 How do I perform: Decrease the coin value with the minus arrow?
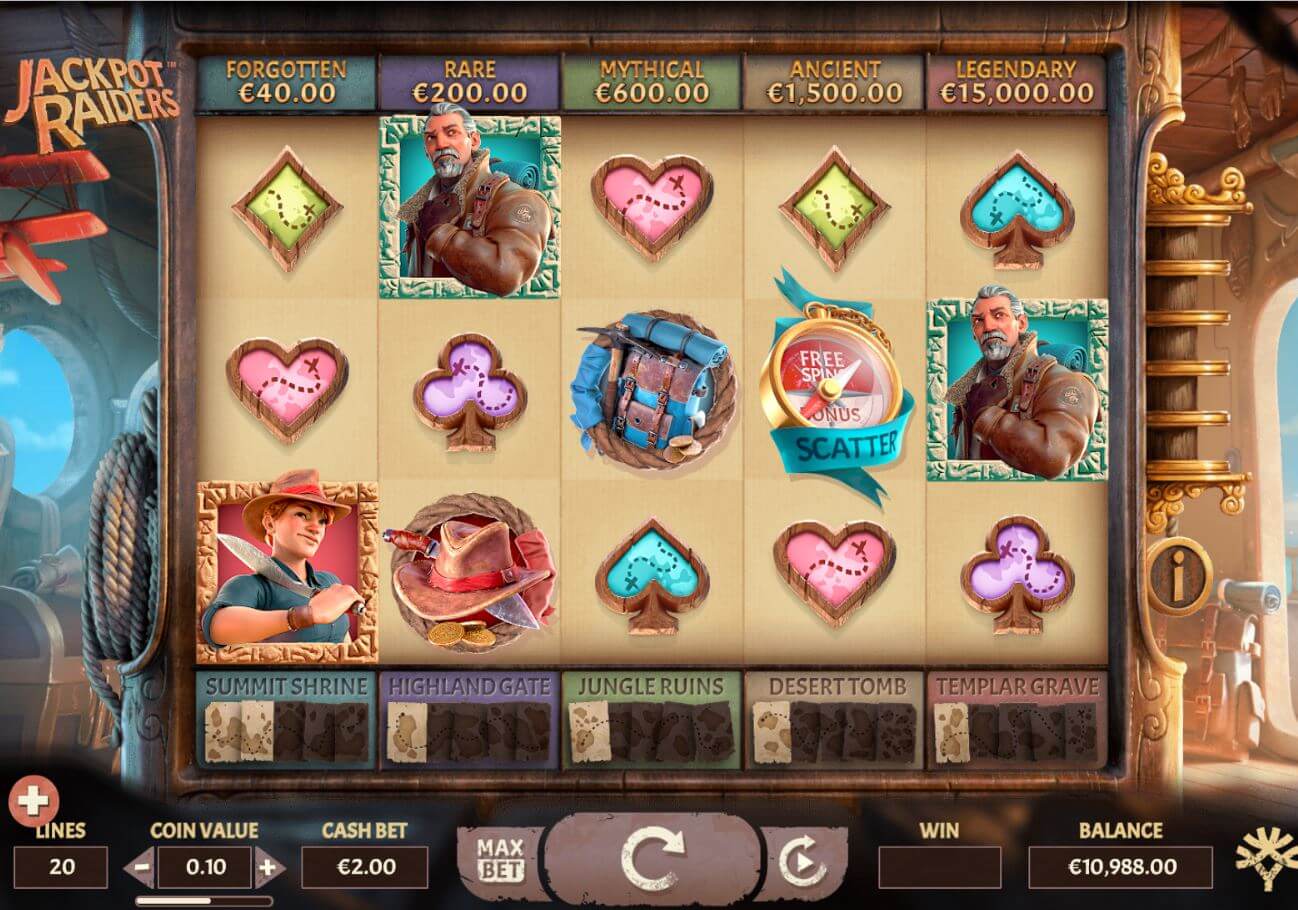point(141,868)
